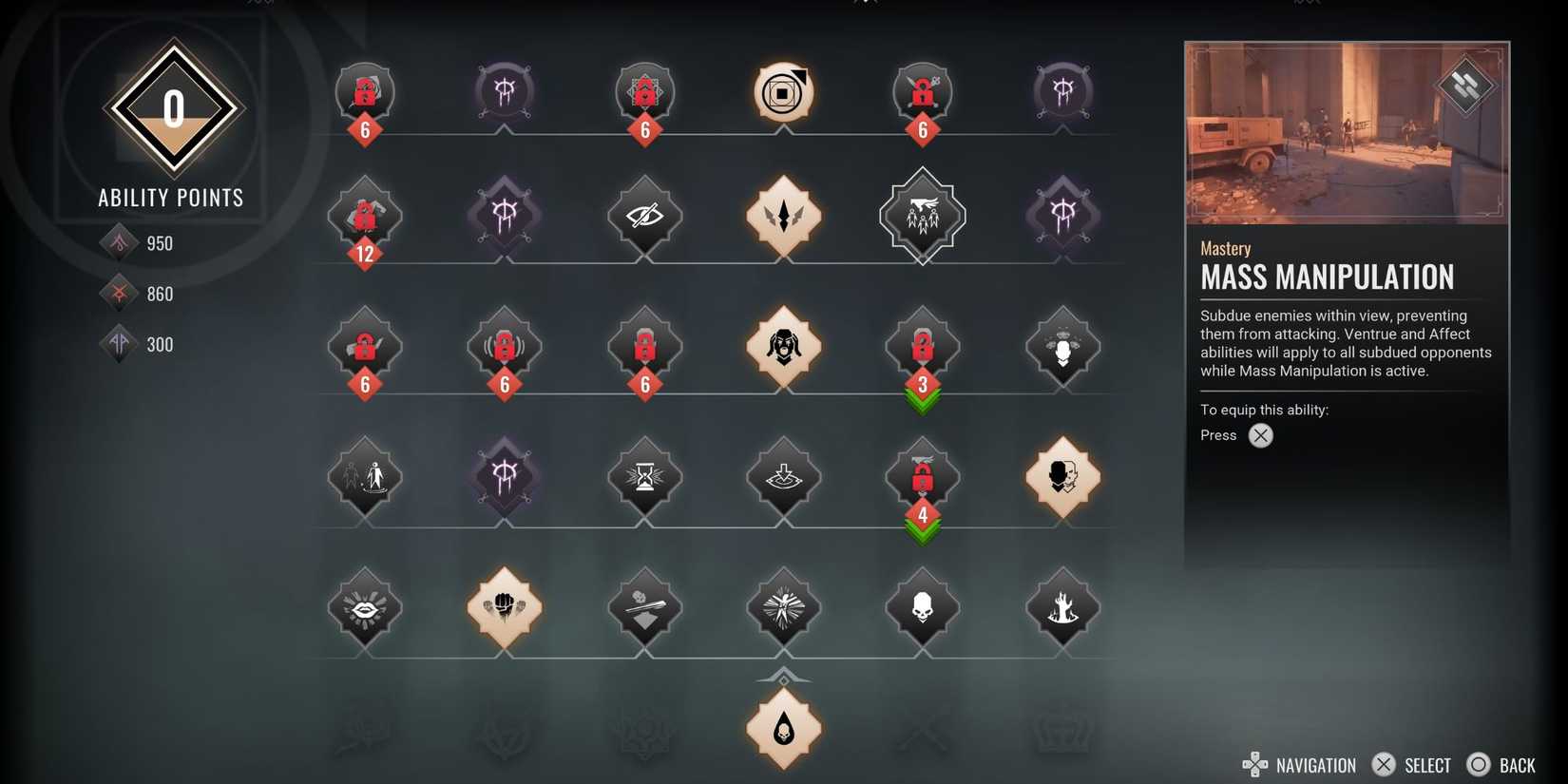Click Back in the bottom control bar
1568x784 pixels.
point(1501,764)
